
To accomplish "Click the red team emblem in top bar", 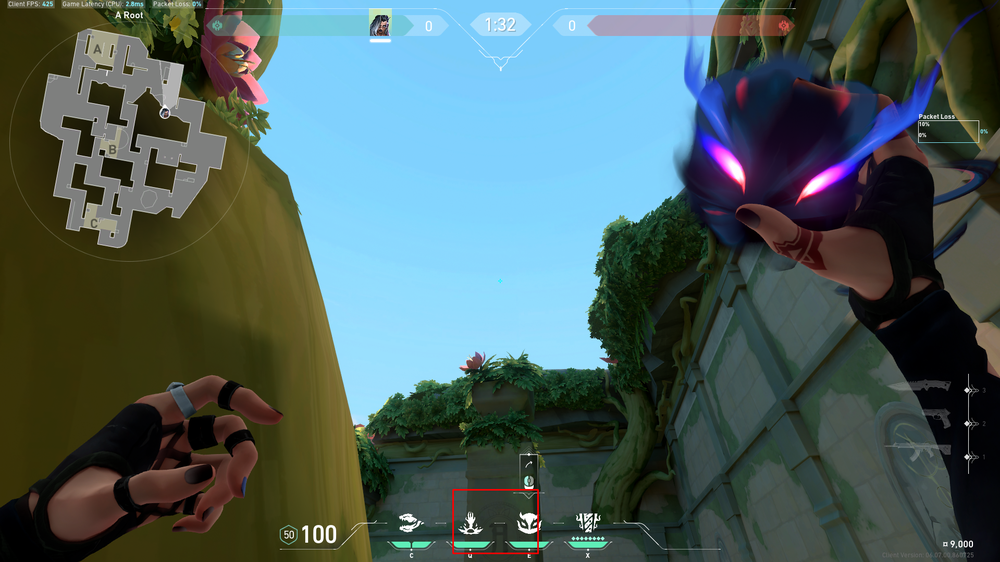I will 783,25.
